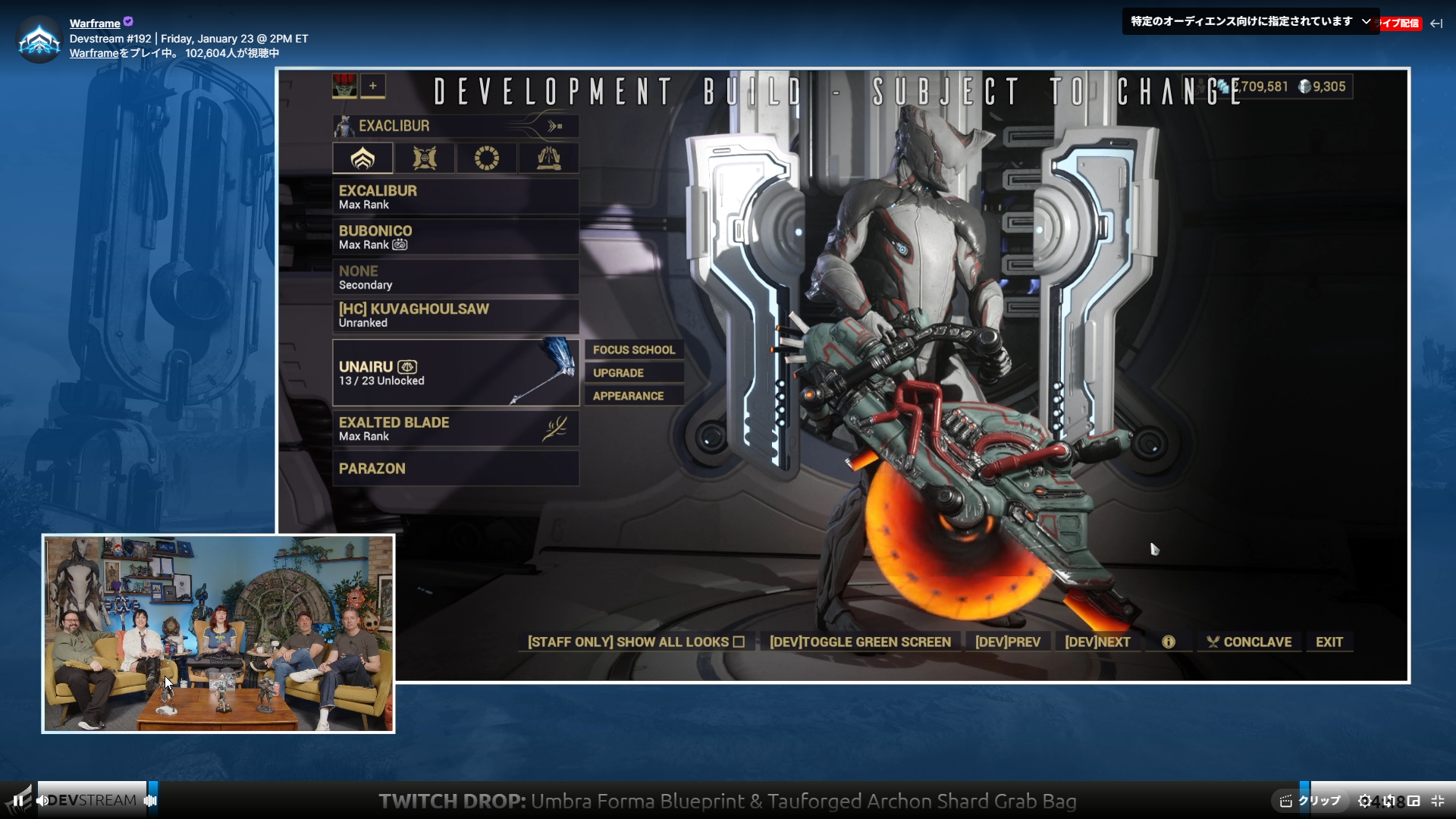
Task: Click the plus to add a loadout slot
Action: (x=372, y=86)
